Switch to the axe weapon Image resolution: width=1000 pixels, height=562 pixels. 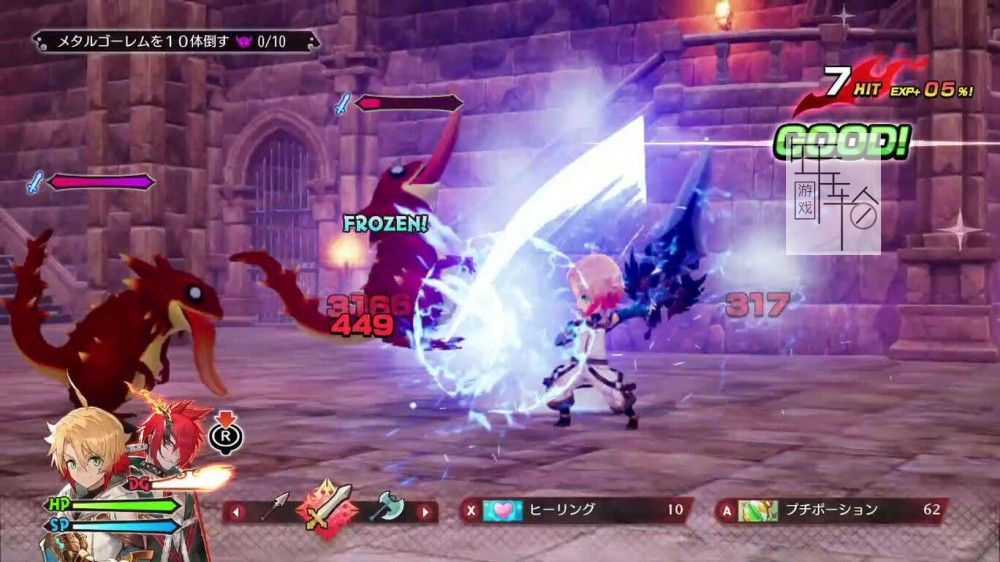[385, 508]
